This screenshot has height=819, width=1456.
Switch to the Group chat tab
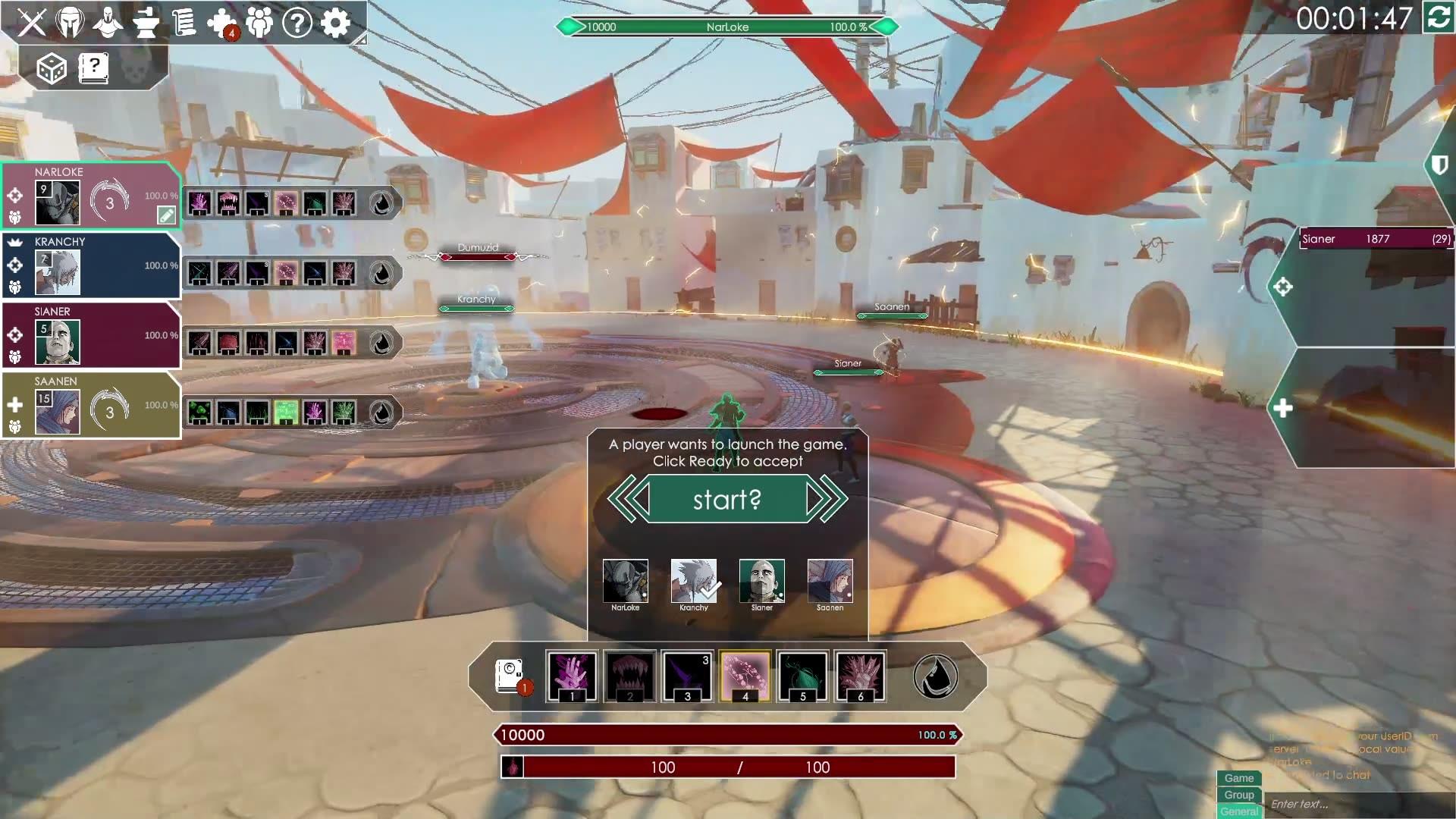pos(1238,795)
